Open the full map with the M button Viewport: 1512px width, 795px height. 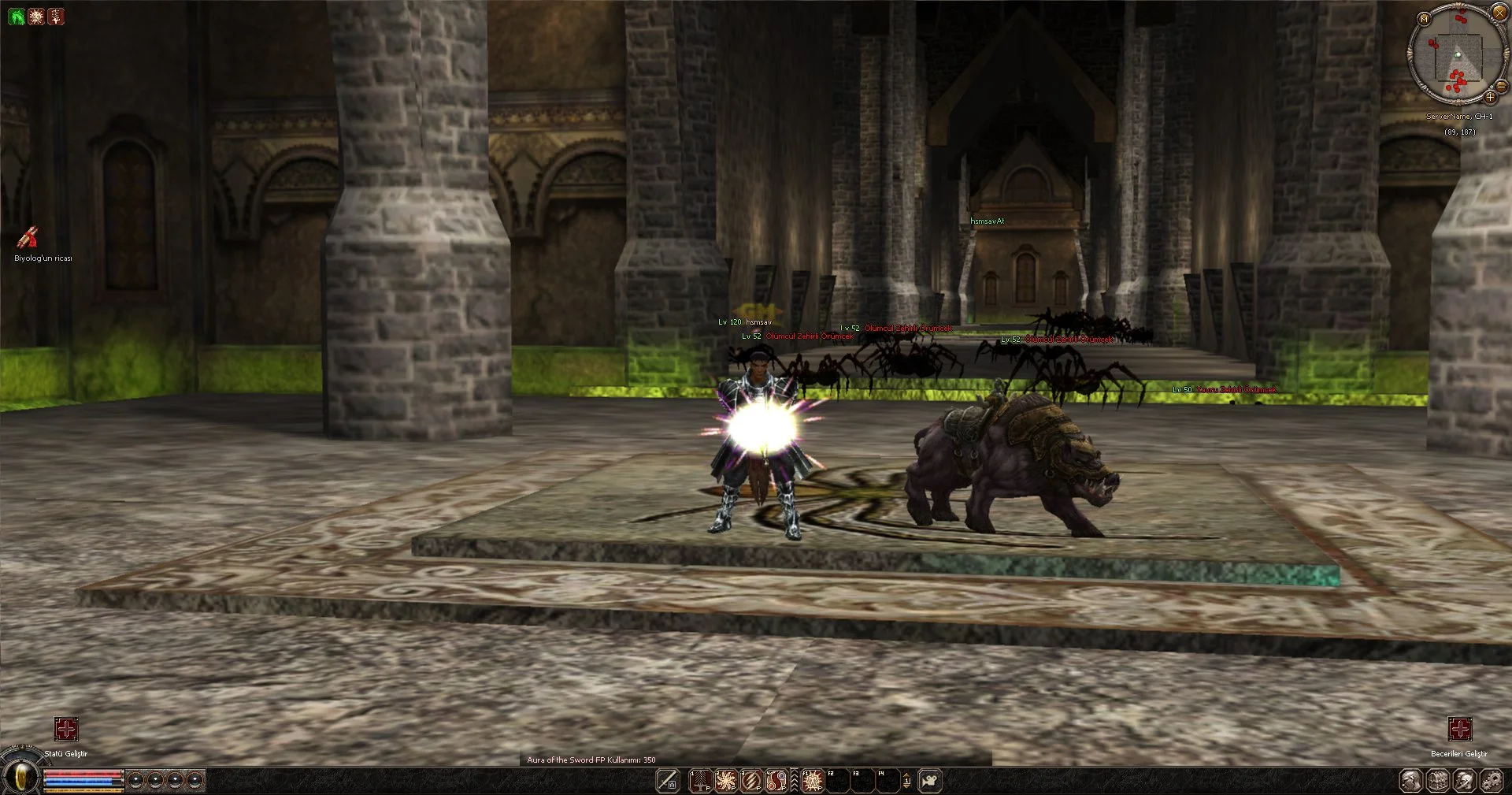[1424, 19]
